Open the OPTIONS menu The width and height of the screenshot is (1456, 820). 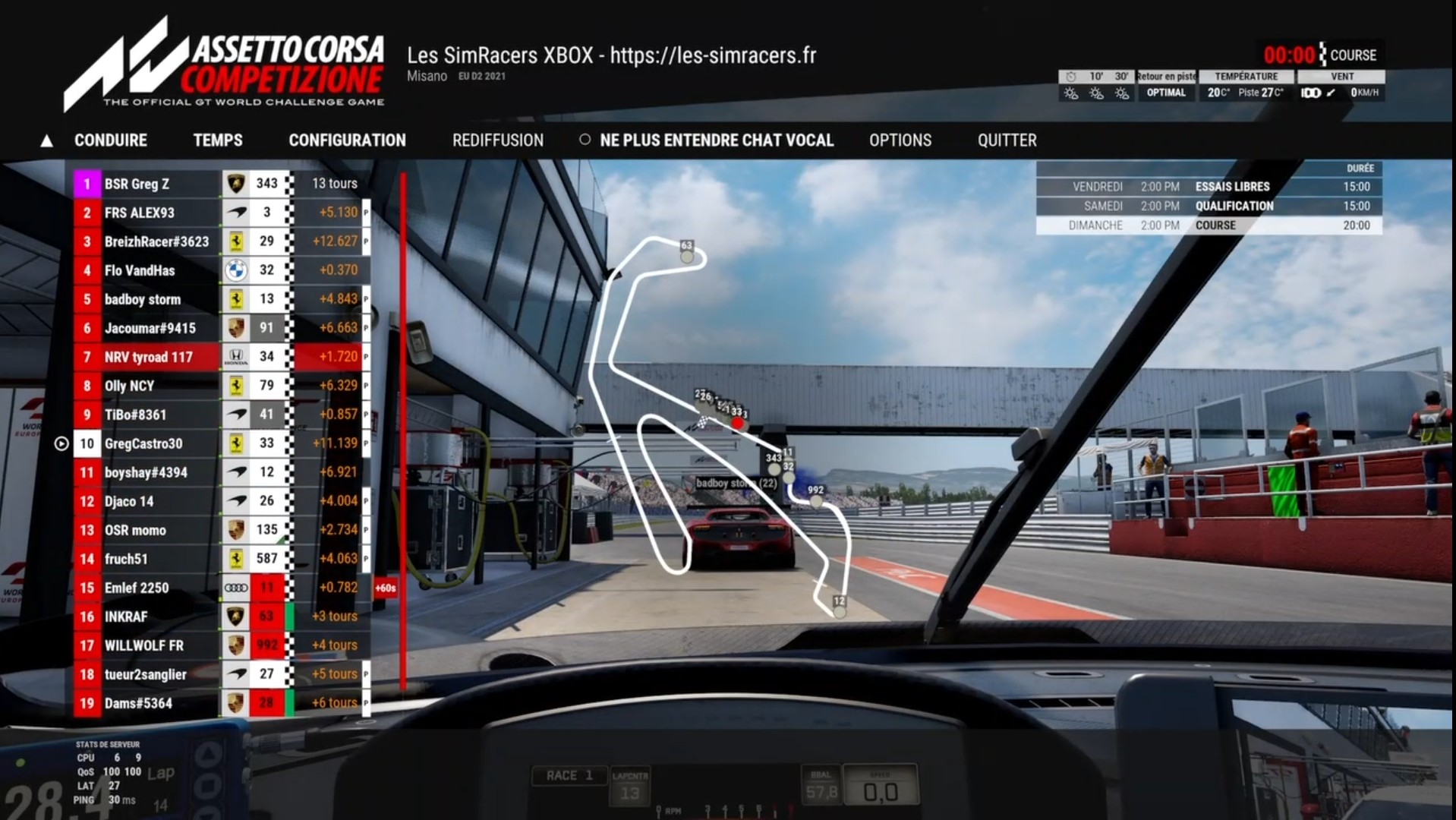pos(900,140)
